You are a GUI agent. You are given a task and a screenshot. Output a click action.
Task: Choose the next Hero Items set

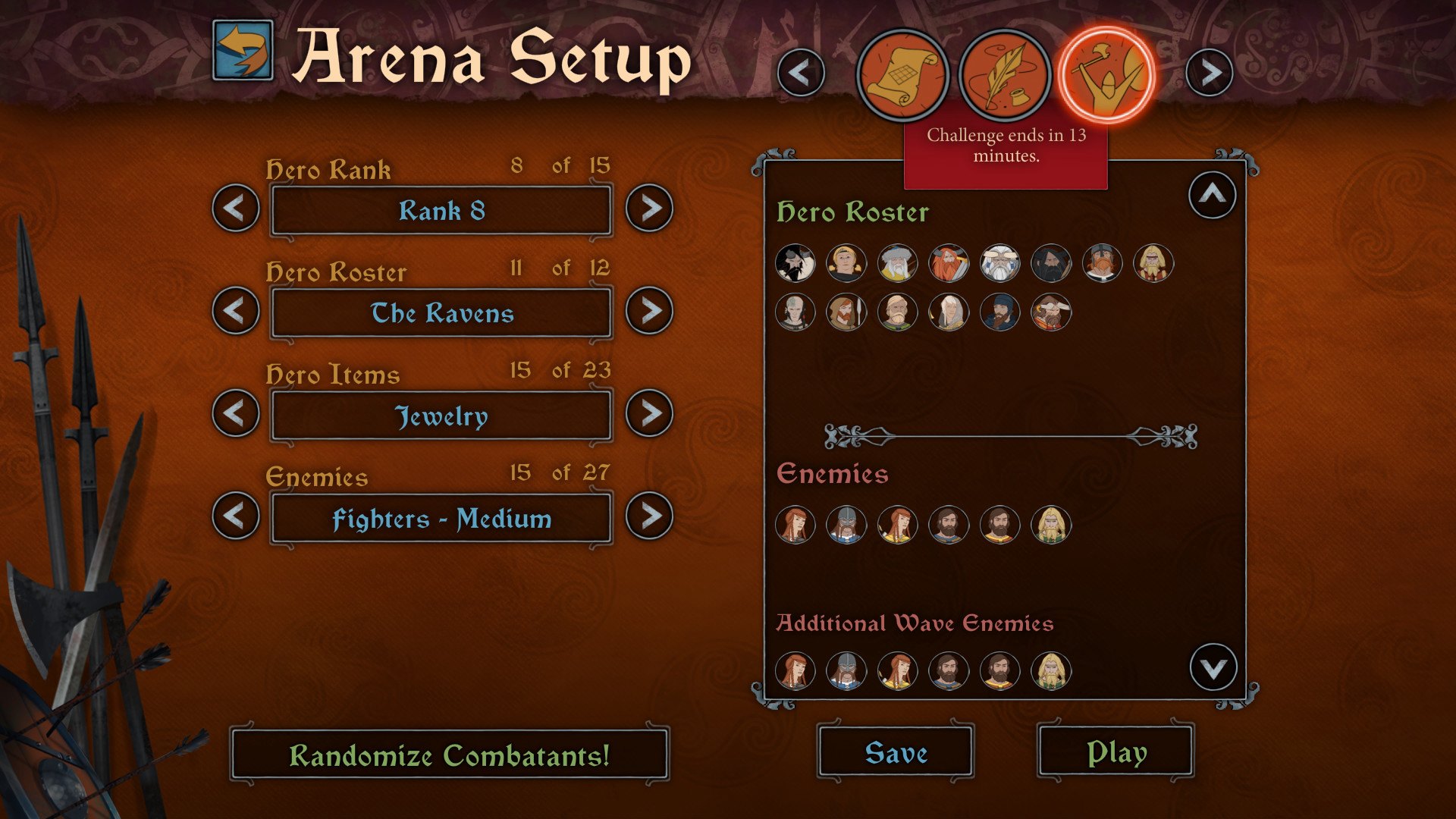(649, 413)
